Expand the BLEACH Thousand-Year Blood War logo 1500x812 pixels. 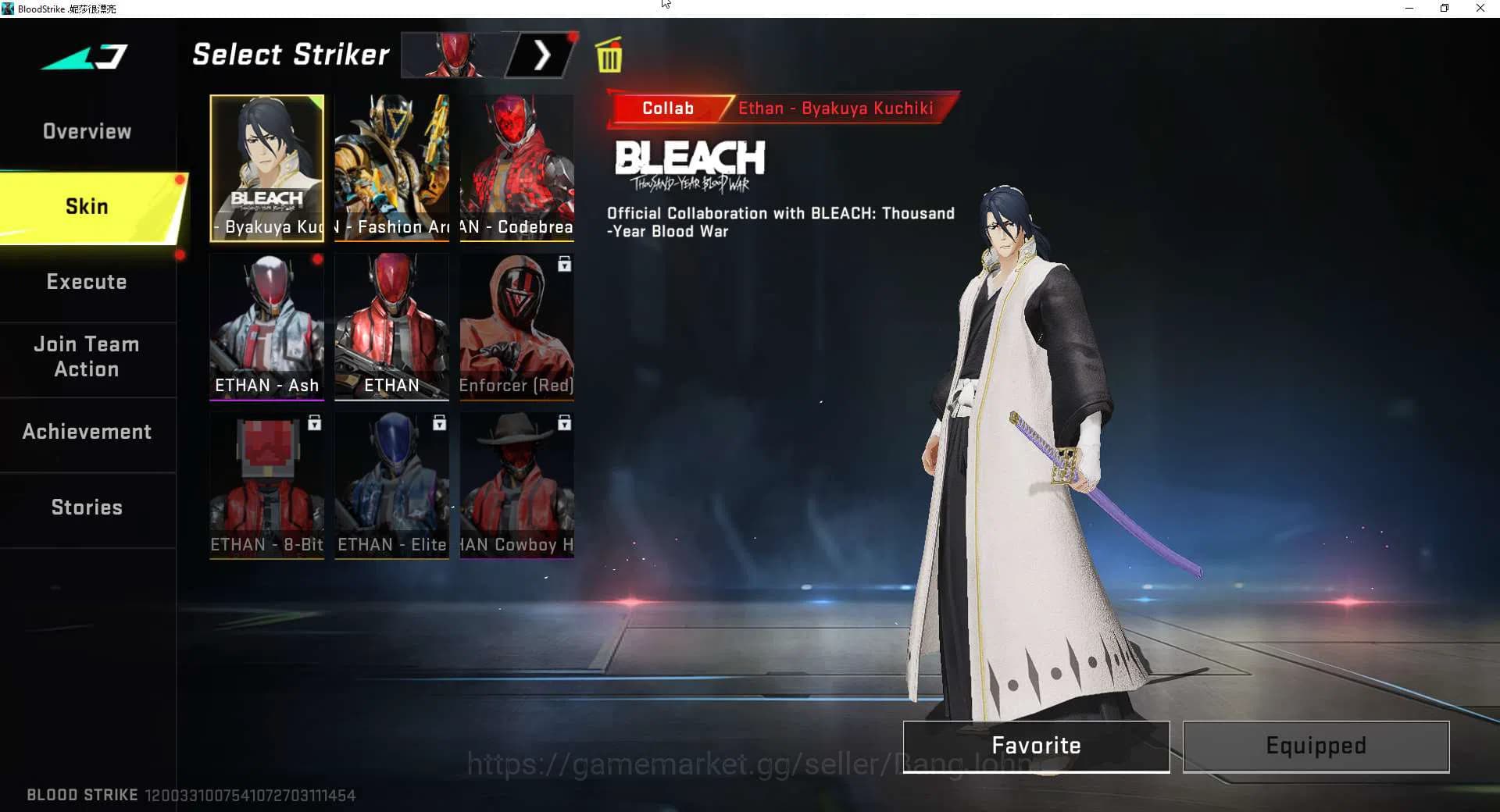click(x=691, y=164)
